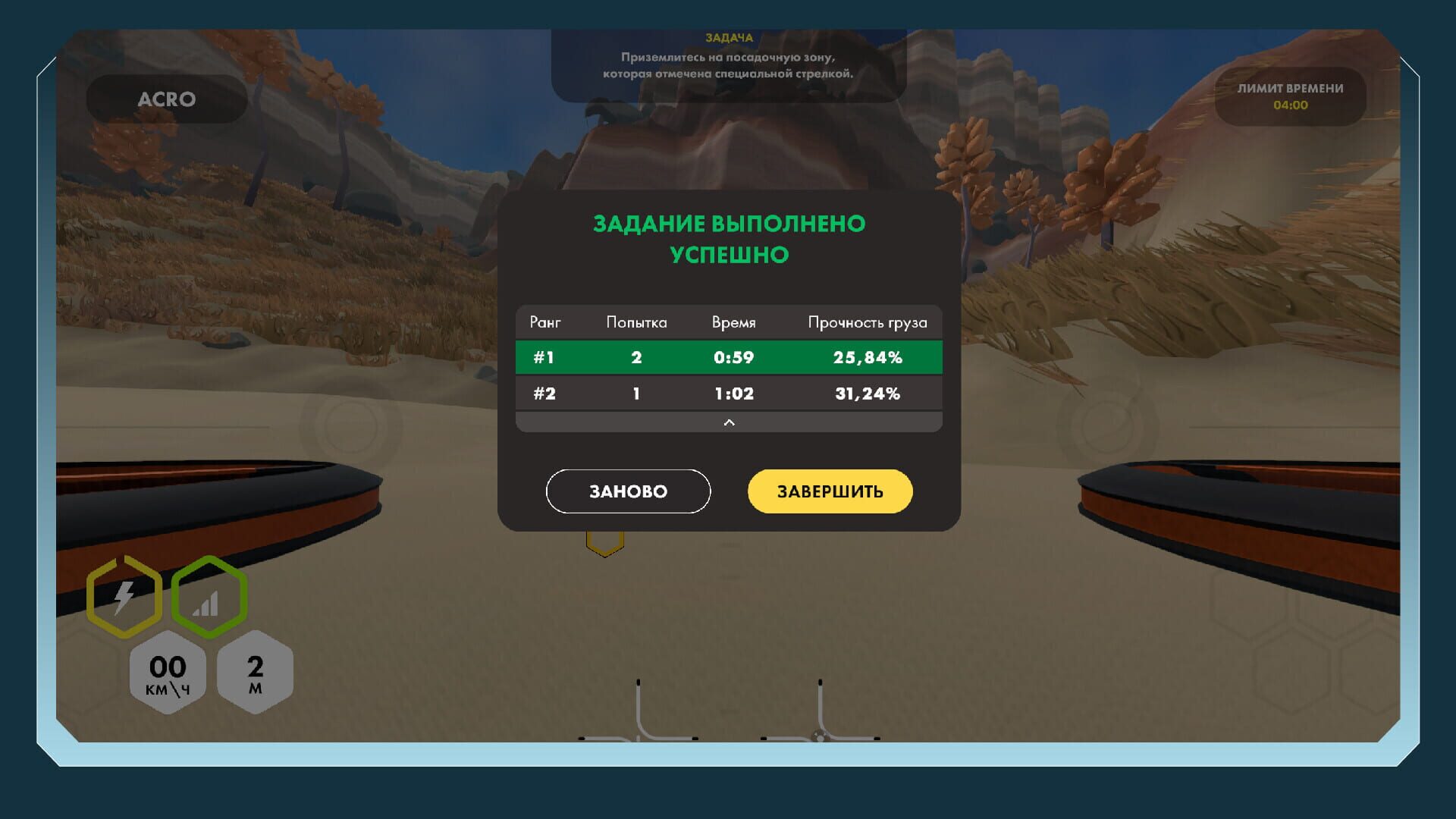Collapse the results list with the chevron

click(x=729, y=422)
